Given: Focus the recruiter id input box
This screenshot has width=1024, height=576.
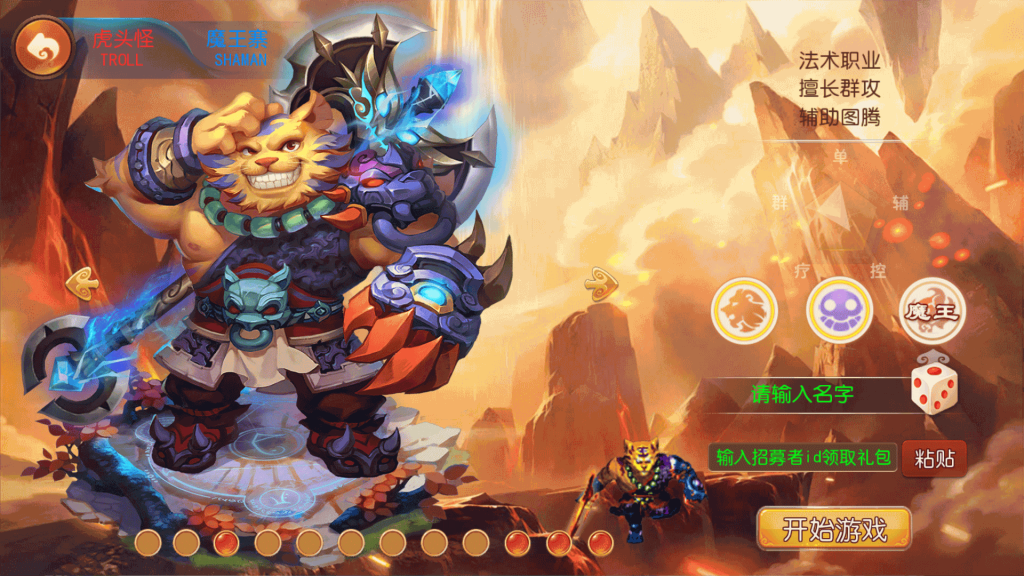Looking at the screenshot, I should click(x=803, y=458).
